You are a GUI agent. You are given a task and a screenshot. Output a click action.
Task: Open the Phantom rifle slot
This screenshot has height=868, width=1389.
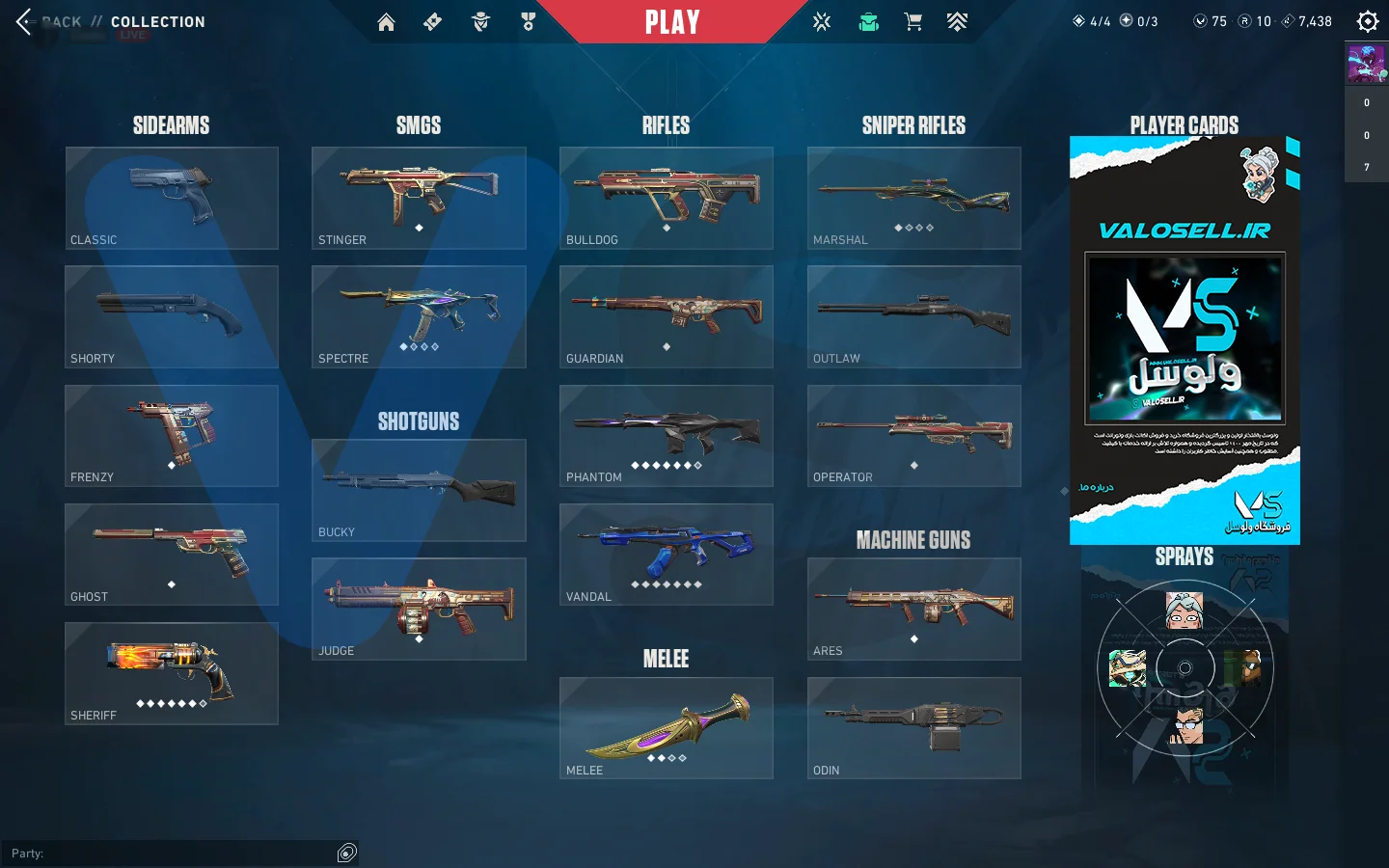click(667, 436)
